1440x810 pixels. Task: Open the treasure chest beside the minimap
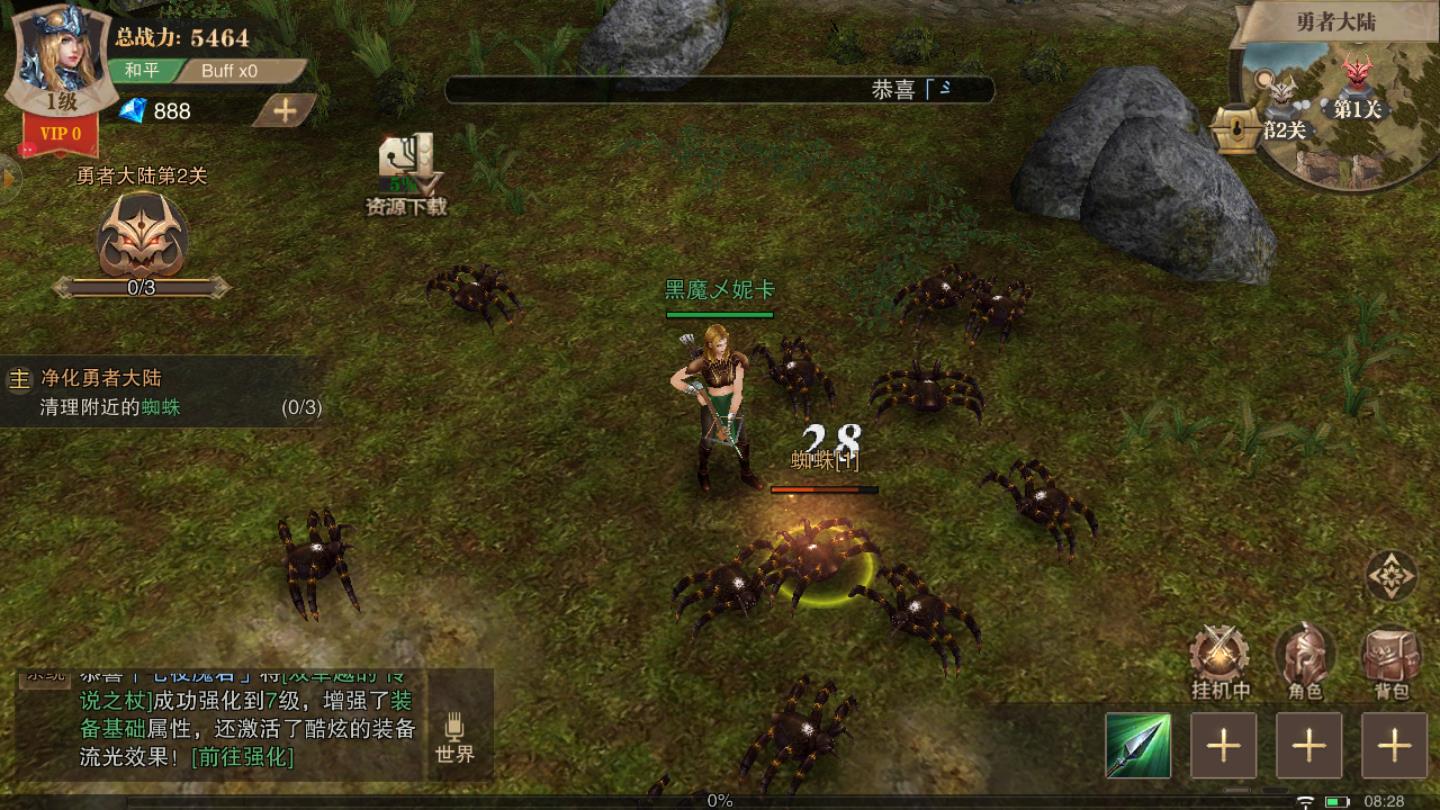point(1235,128)
